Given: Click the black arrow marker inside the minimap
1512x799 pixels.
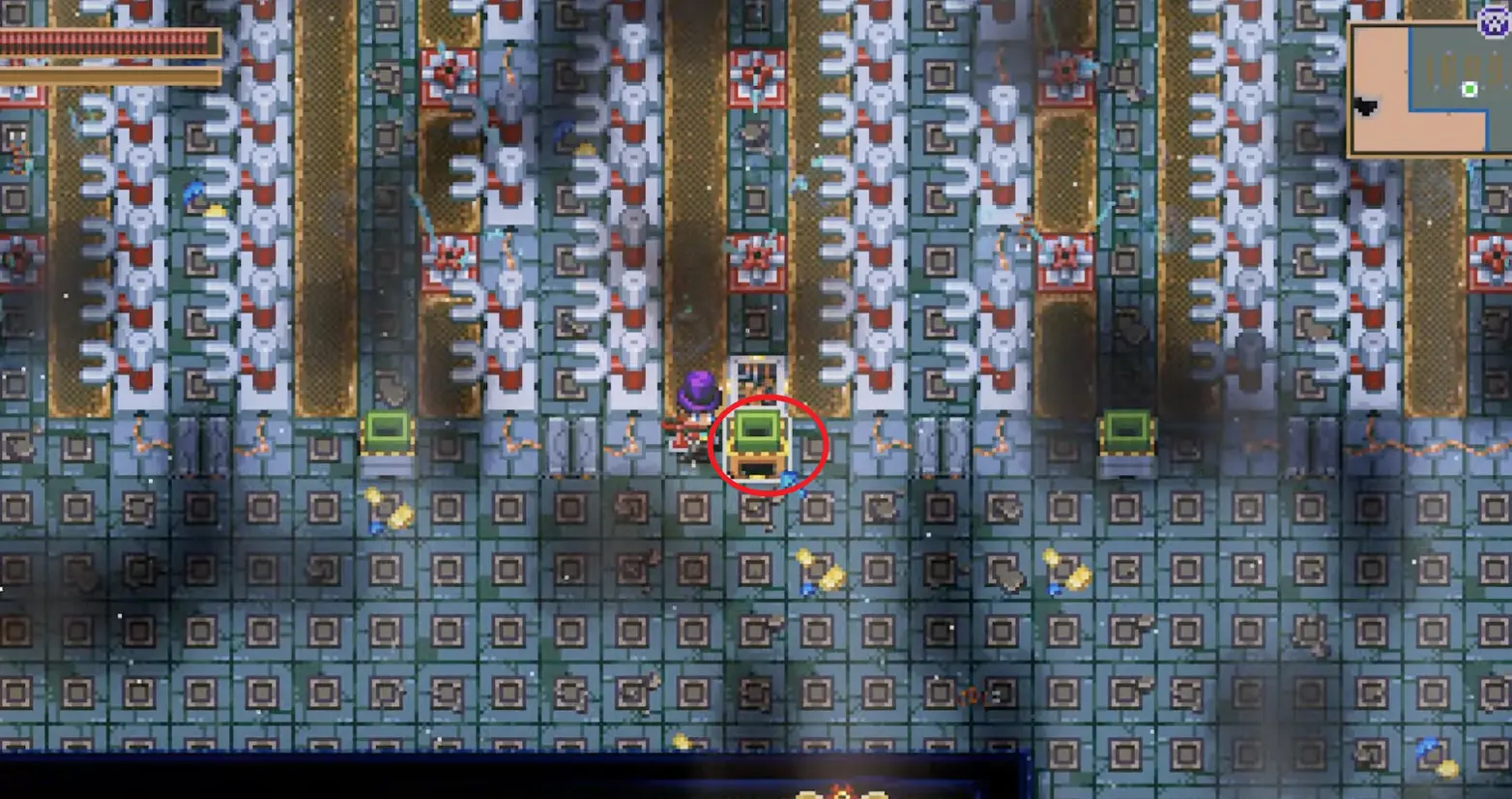Looking at the screenshot, I should pos(1366,104).
